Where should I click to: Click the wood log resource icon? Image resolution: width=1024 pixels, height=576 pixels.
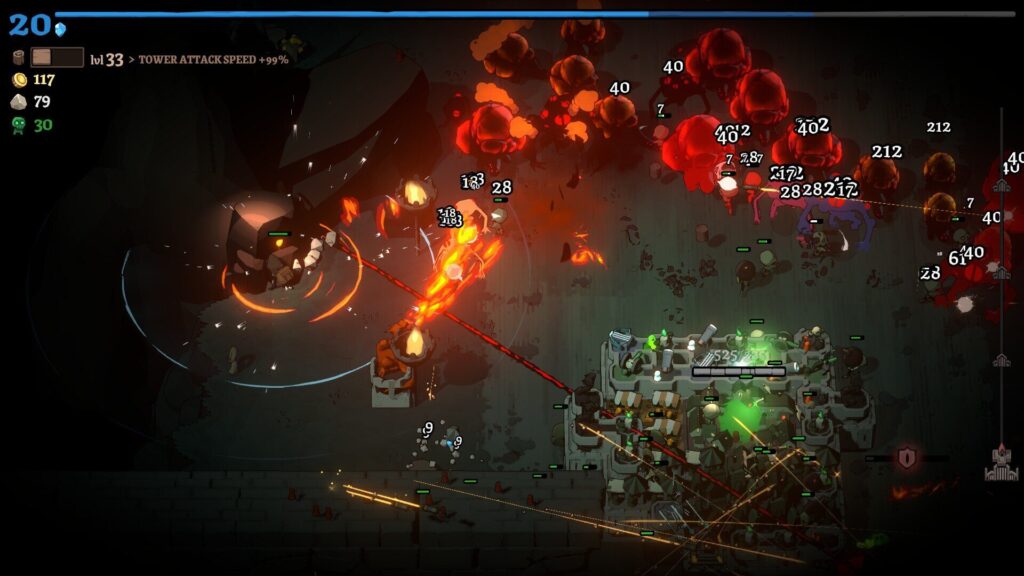click(18, 58)
